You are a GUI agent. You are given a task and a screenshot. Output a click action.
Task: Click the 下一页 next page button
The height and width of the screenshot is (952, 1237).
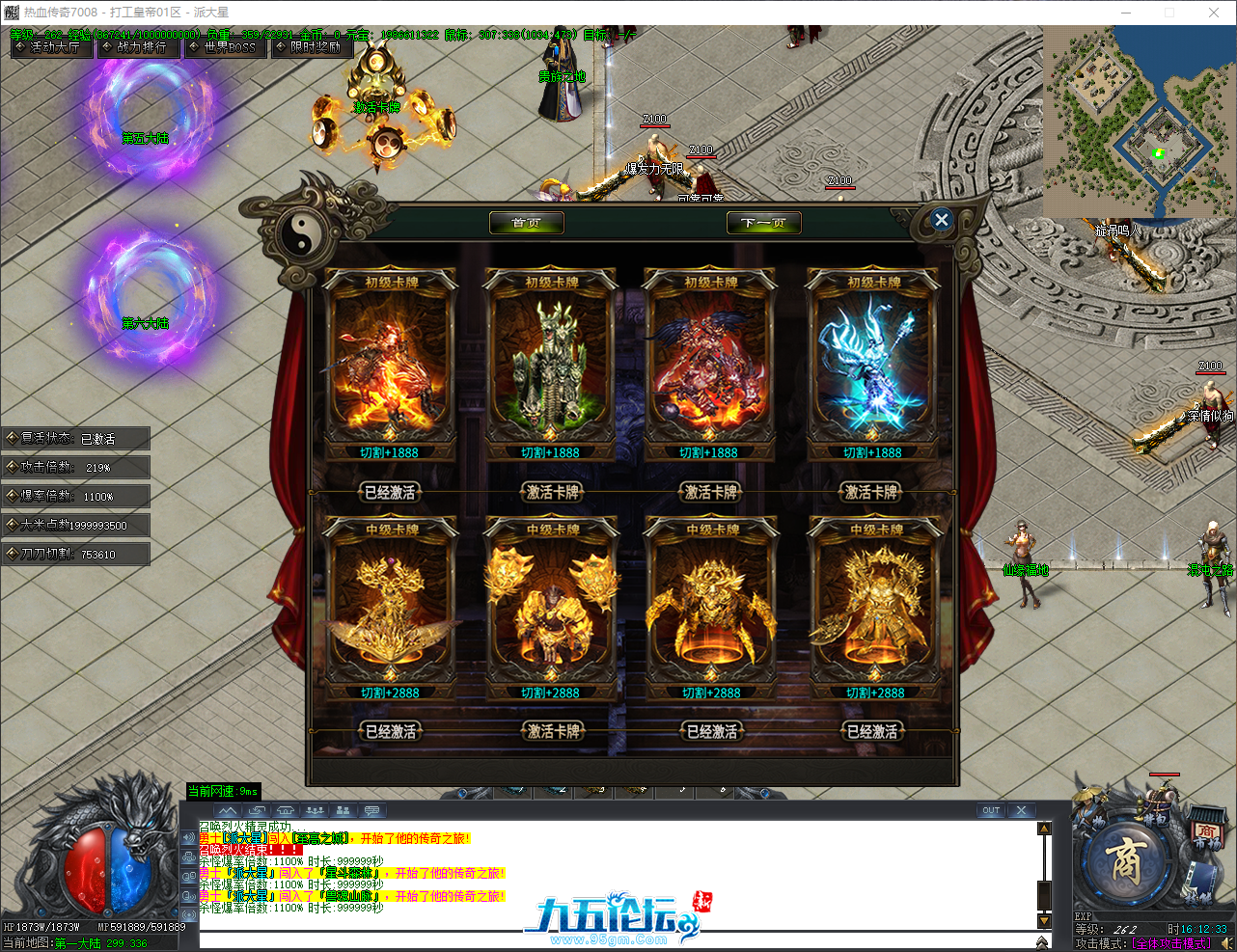[763, 222]
